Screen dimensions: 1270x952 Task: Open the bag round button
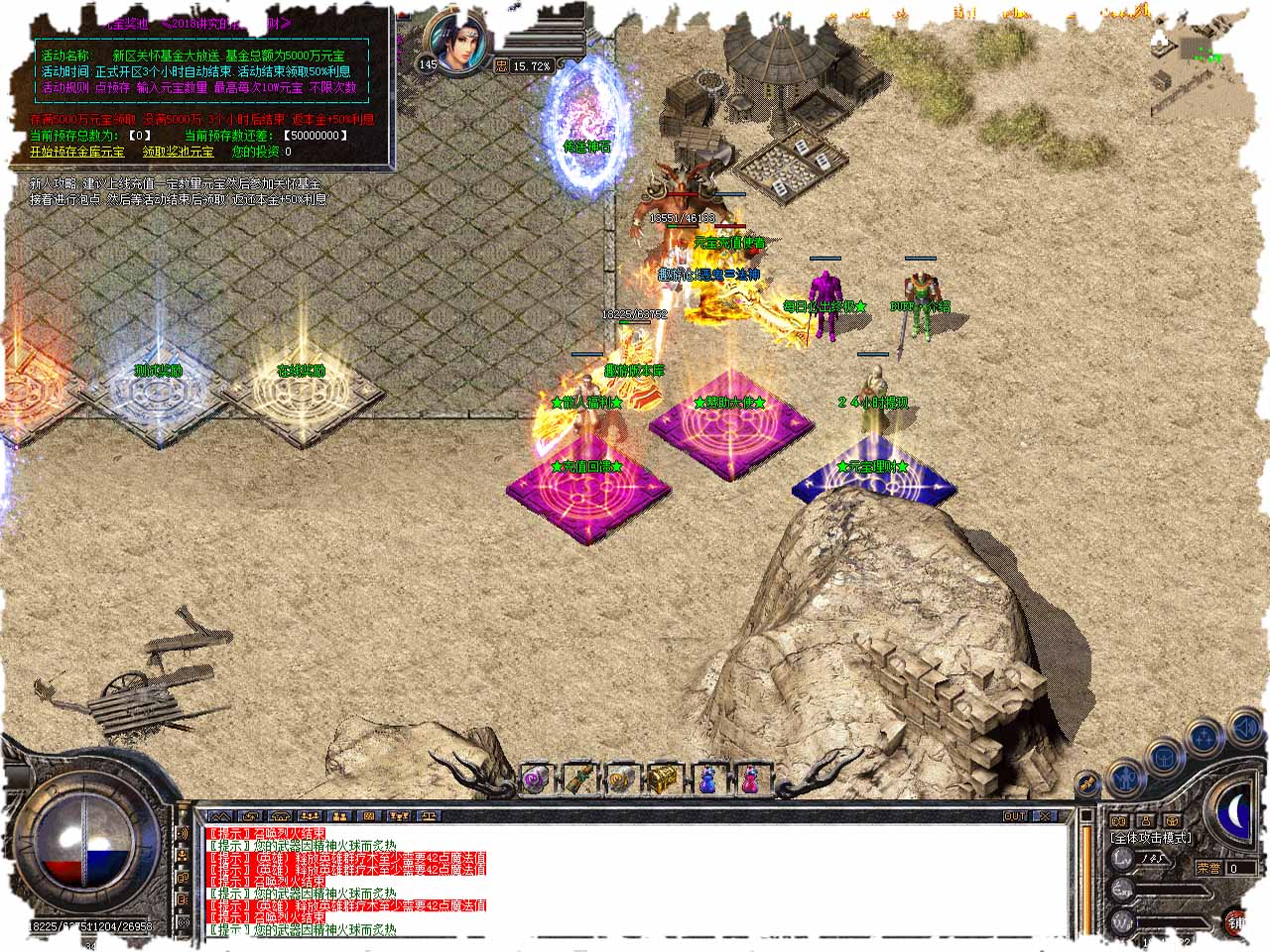pos(1165,759)
